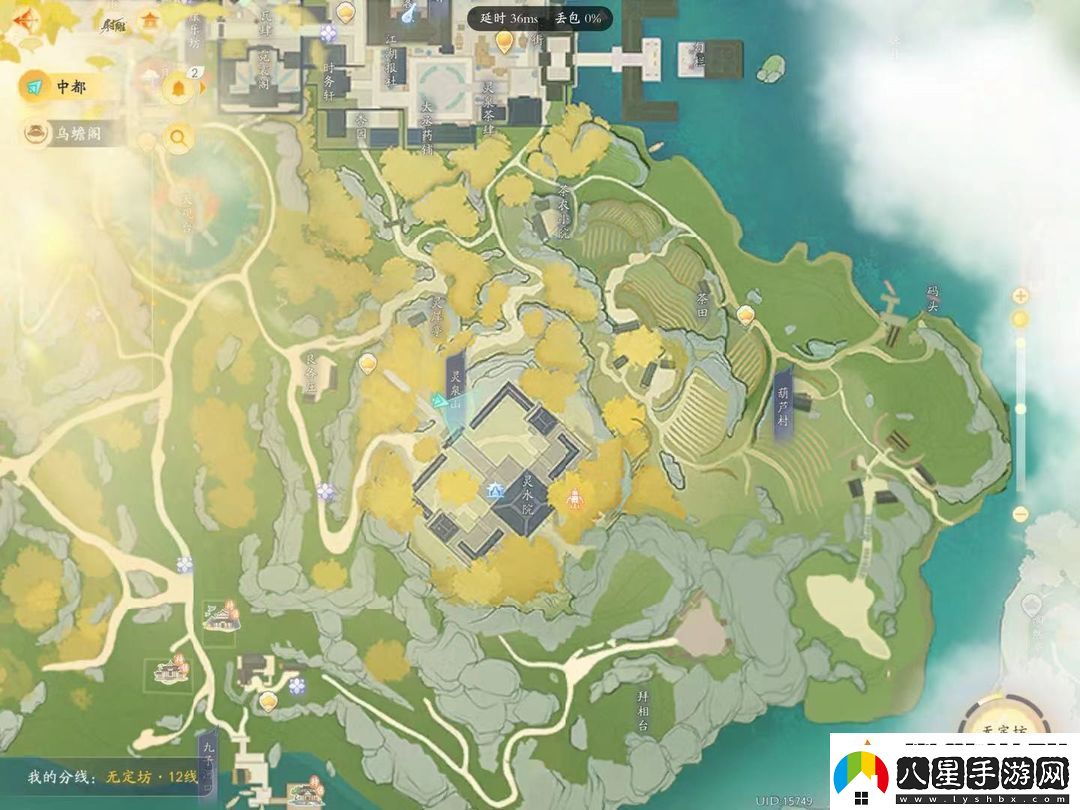Select the teleport marker near 茶田
This screenshot has width=1080, height=810.
point(745,316)
